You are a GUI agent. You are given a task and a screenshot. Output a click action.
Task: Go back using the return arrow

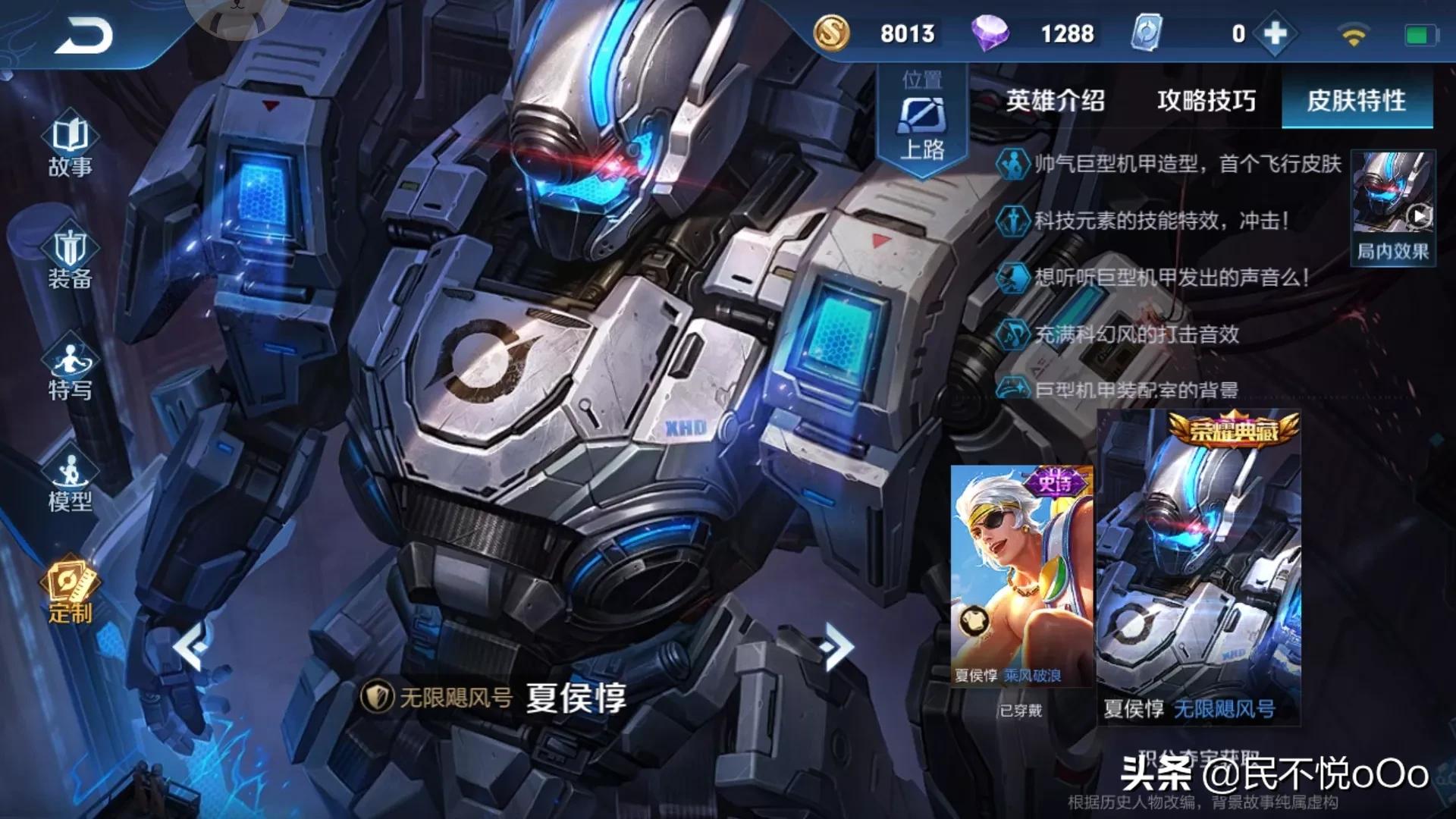[x=83, y=36]
